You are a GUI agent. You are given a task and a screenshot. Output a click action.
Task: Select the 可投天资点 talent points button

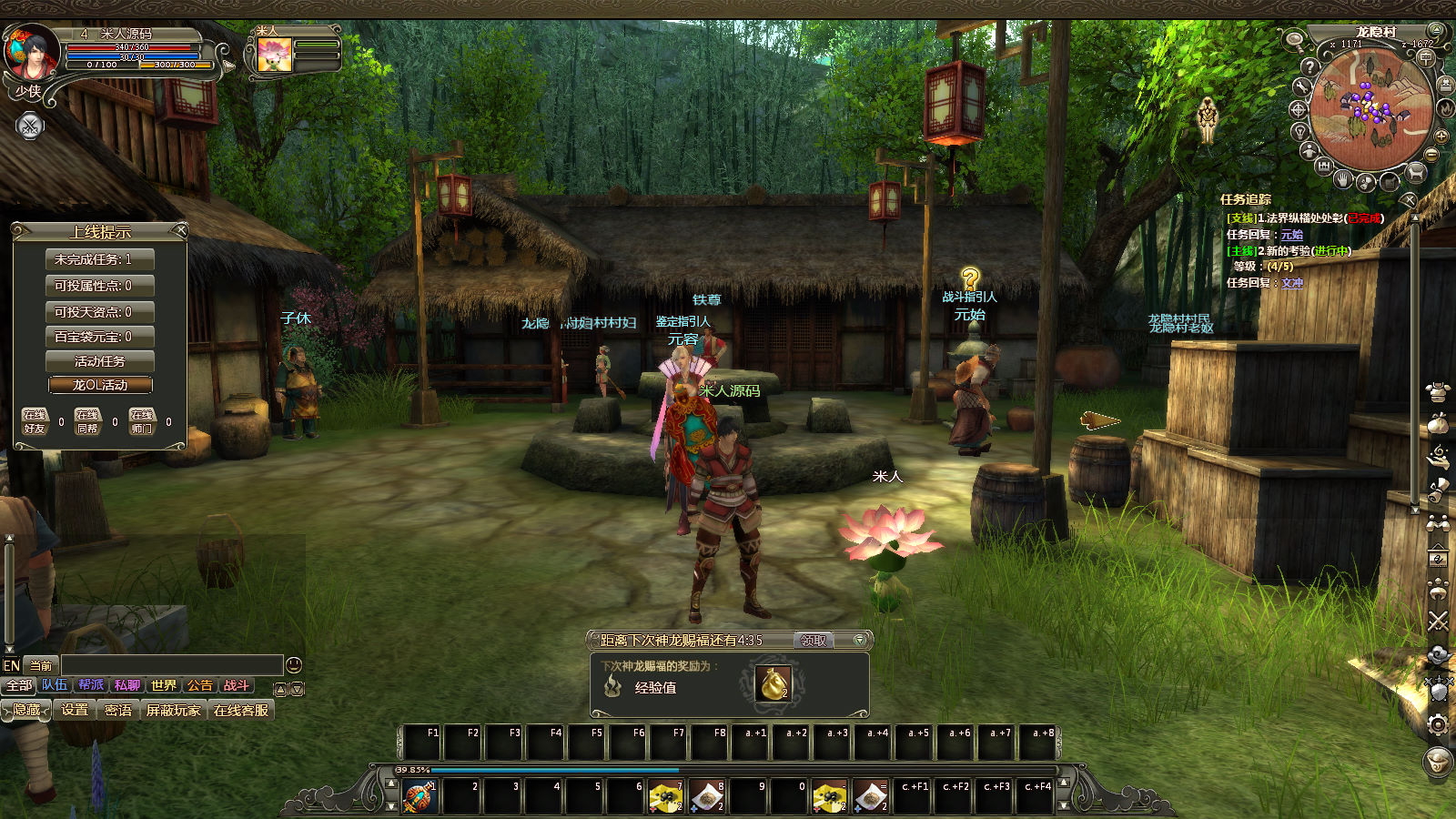pyautogui.click(x=100, y=311)
